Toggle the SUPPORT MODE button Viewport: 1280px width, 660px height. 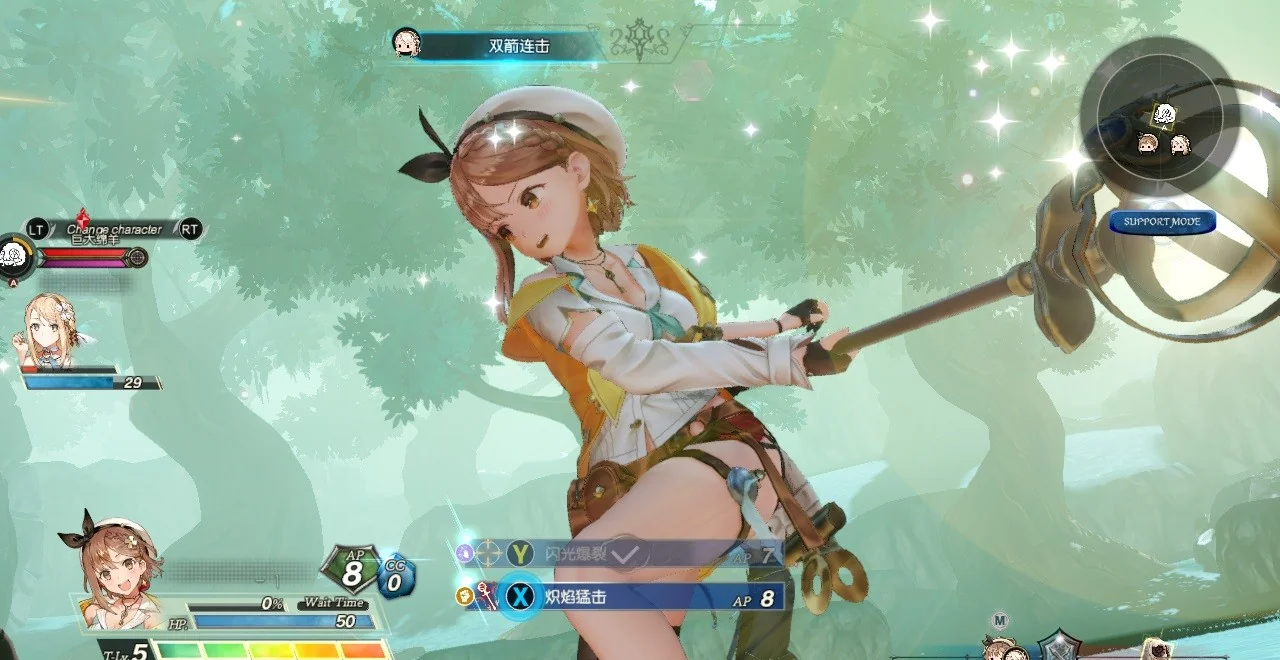tap(1162, 222)
